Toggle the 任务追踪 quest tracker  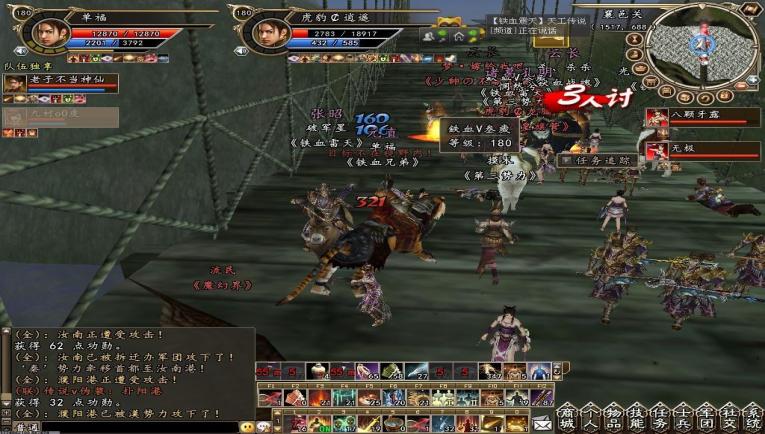pyautogui.click(x=602, y=160)
